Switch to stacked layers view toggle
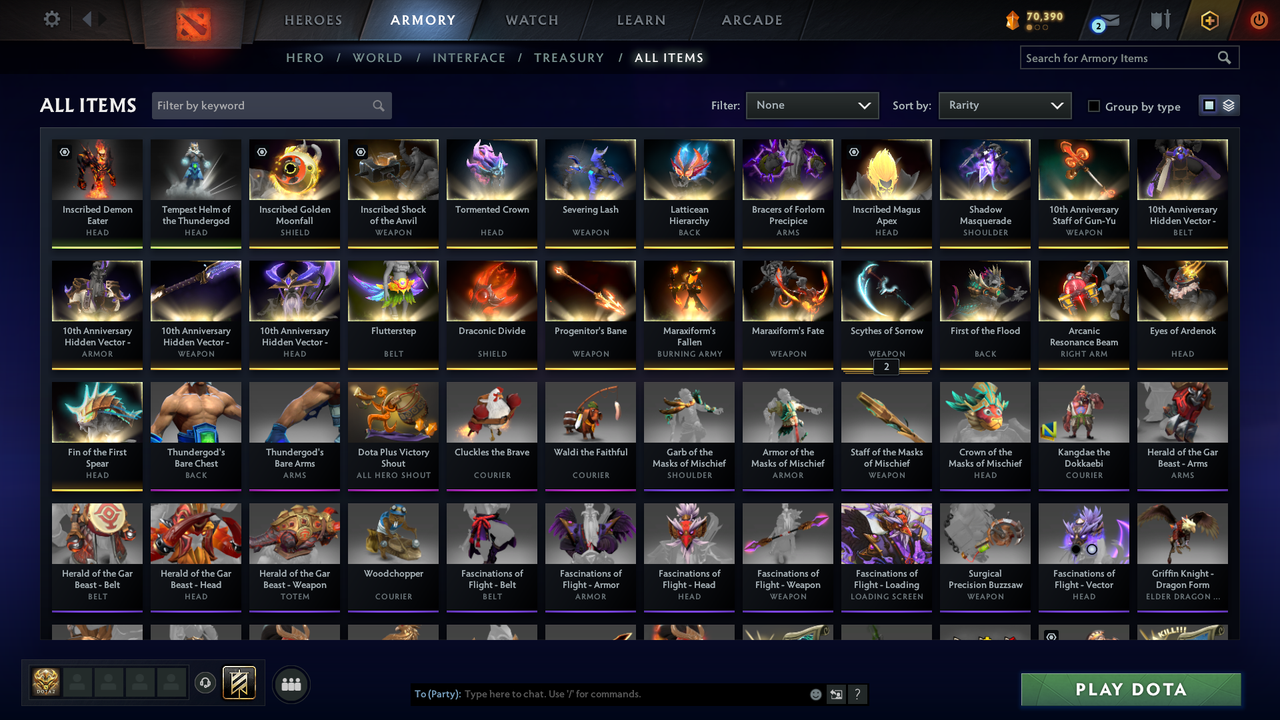 1228,104
